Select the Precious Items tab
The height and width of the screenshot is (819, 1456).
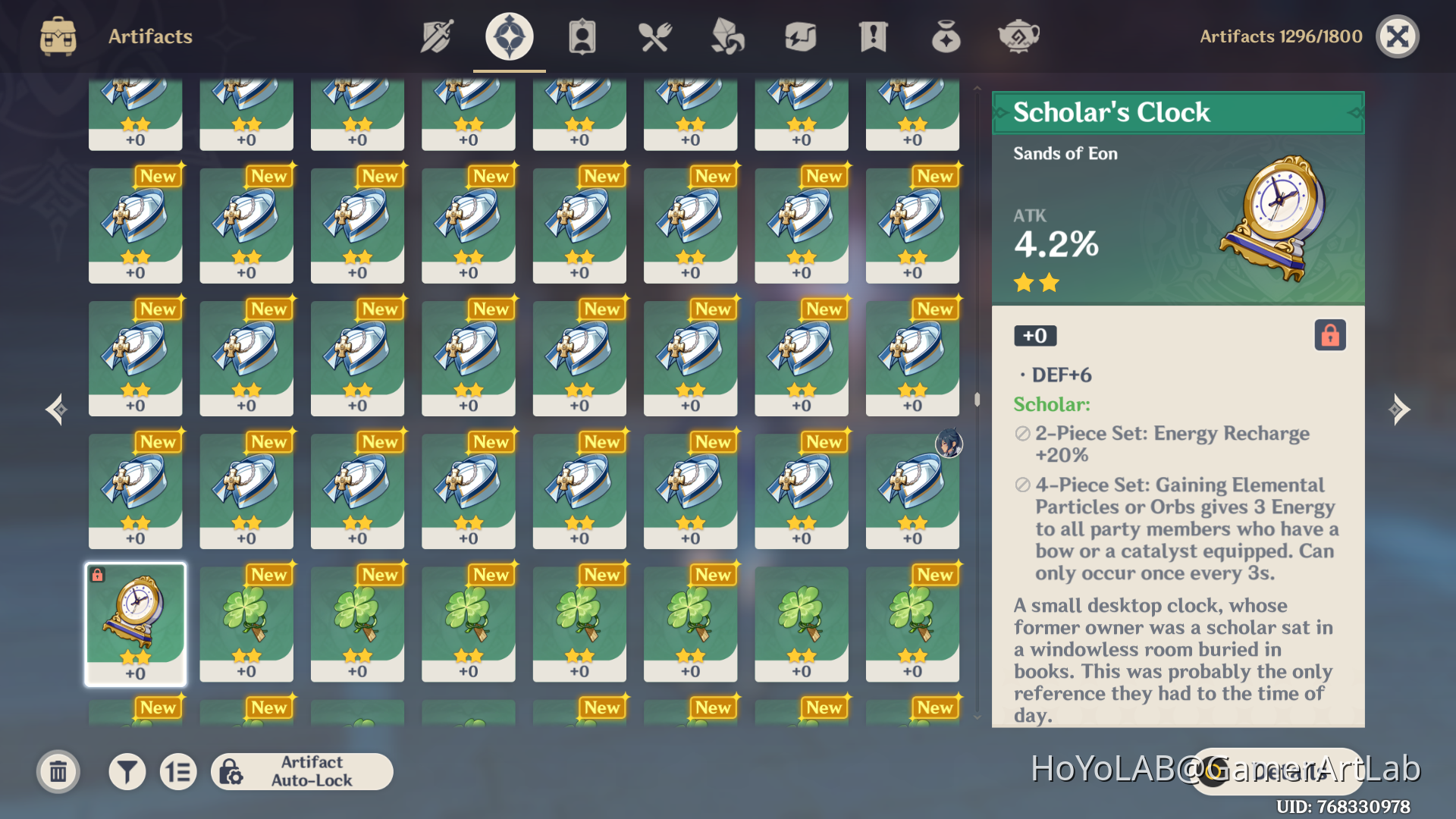945,36
